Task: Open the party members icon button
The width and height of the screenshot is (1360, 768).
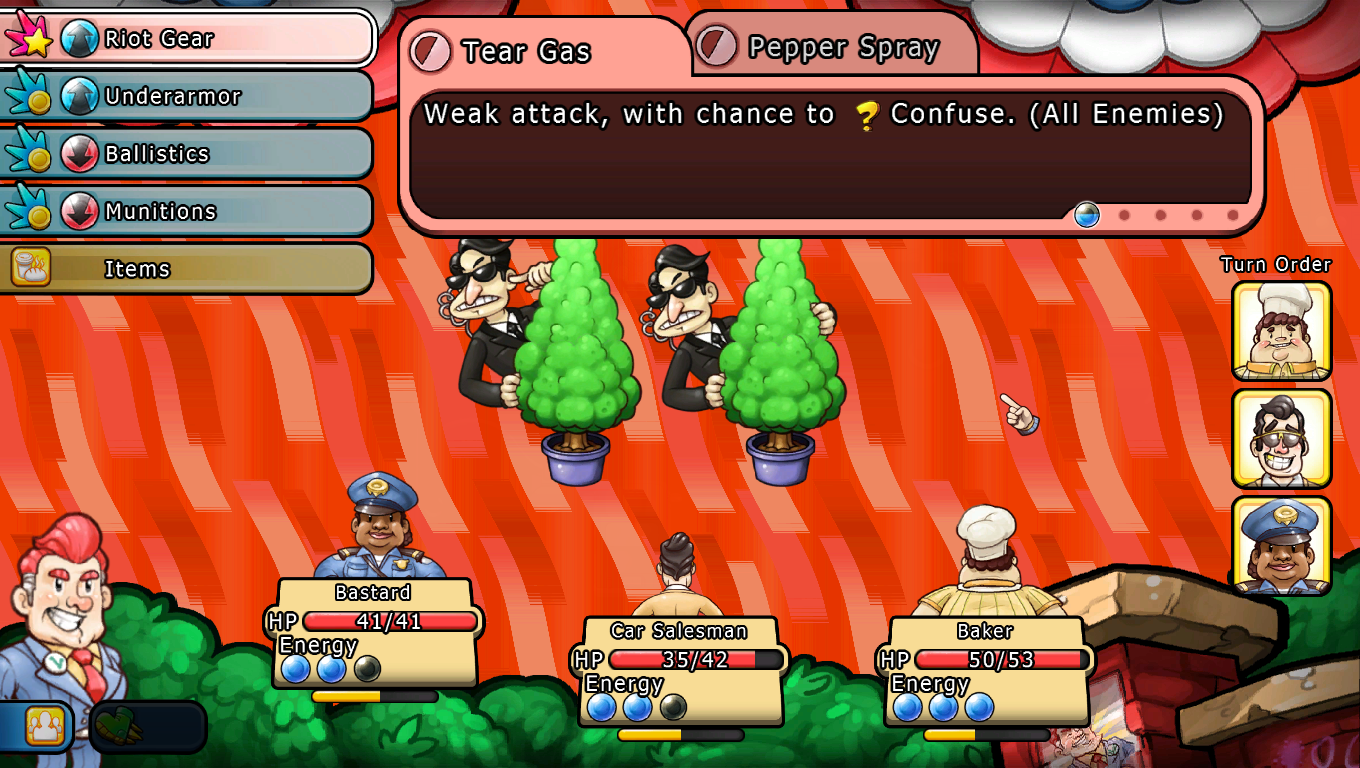Action: point(43,724)
